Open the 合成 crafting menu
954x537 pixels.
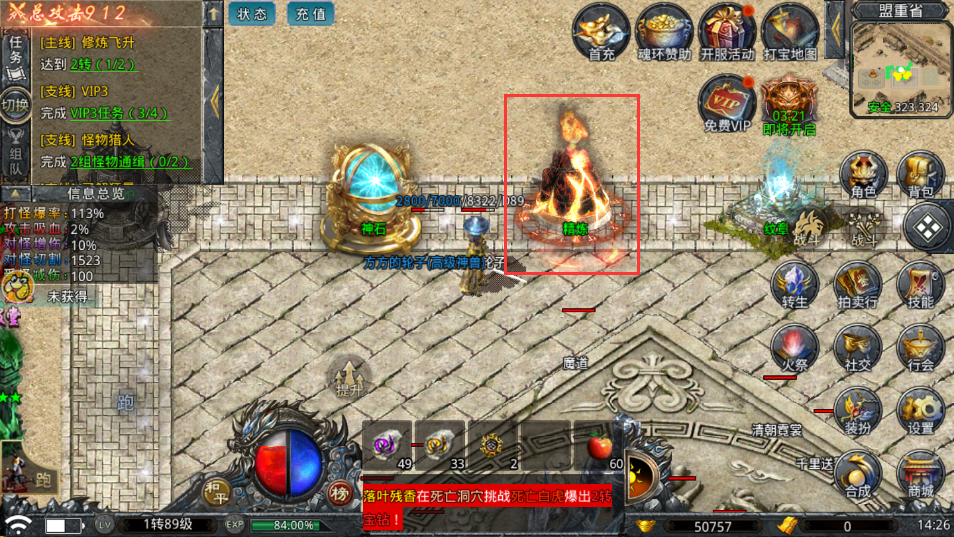tap(857, 474)
